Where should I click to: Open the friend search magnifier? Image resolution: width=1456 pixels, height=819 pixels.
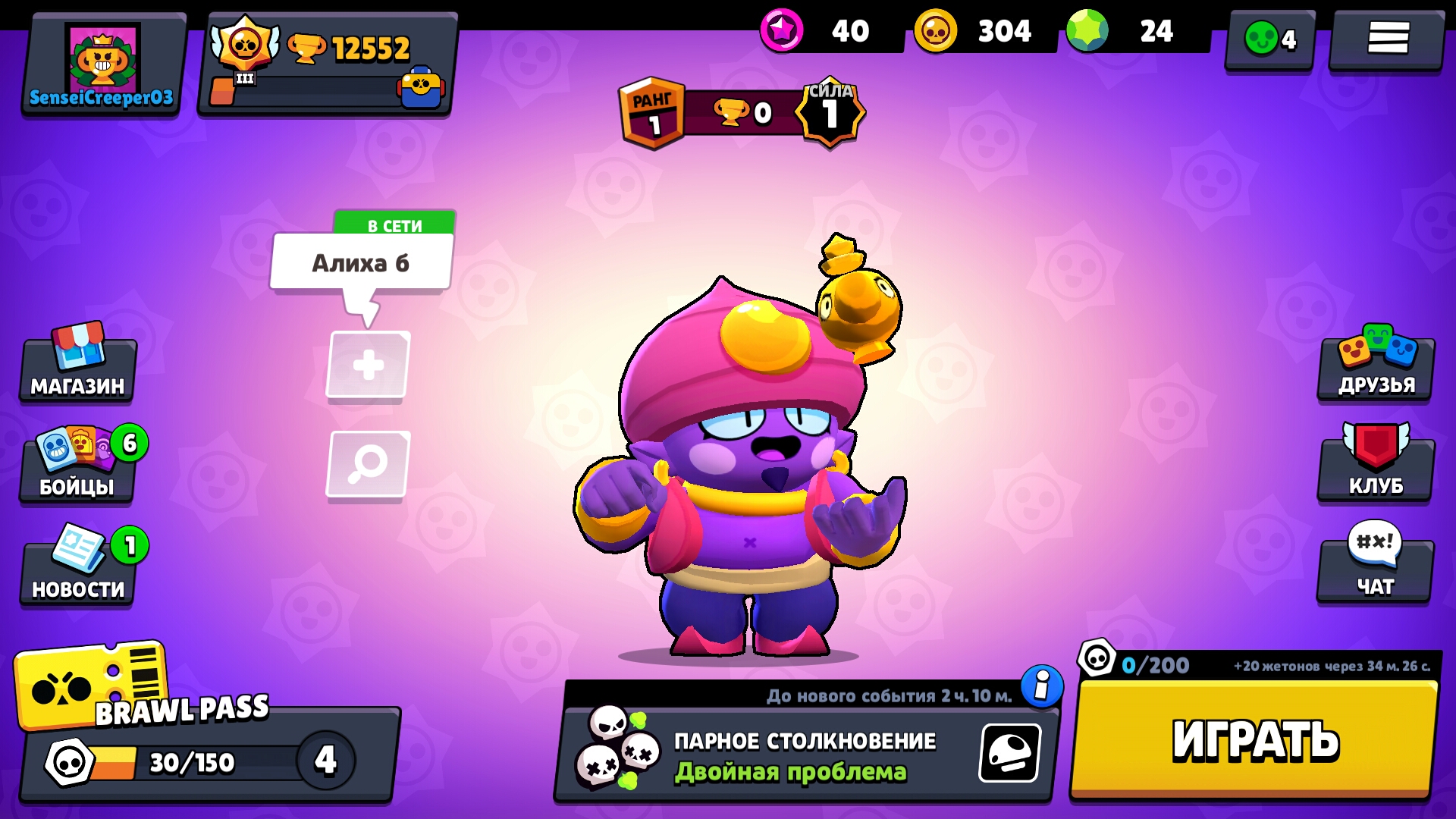pos(367,463)
